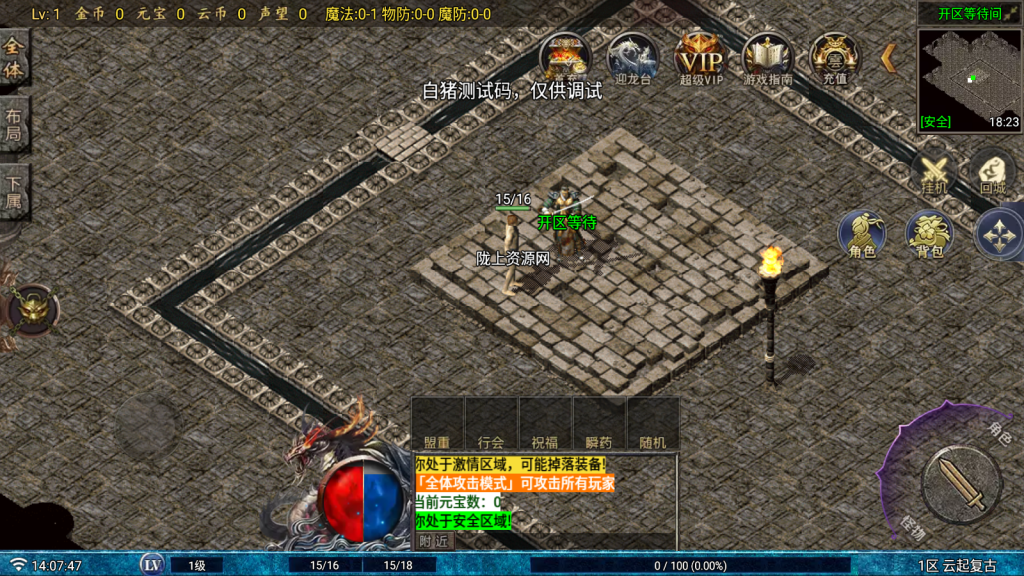Open the 迎龙台 dragon icon
This screenshot has height=576, width=1024.
633,56
